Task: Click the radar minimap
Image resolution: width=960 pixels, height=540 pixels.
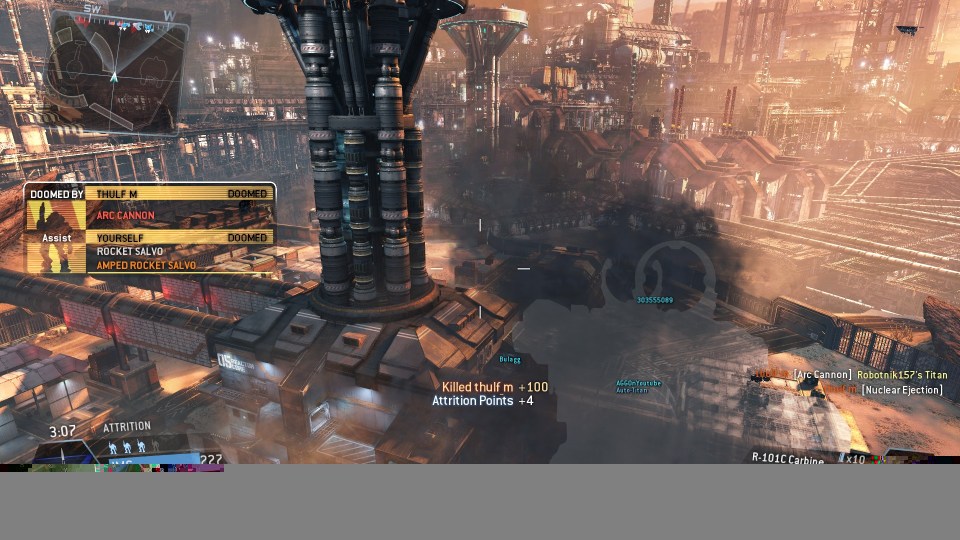Action: click(x=115, y=72)
